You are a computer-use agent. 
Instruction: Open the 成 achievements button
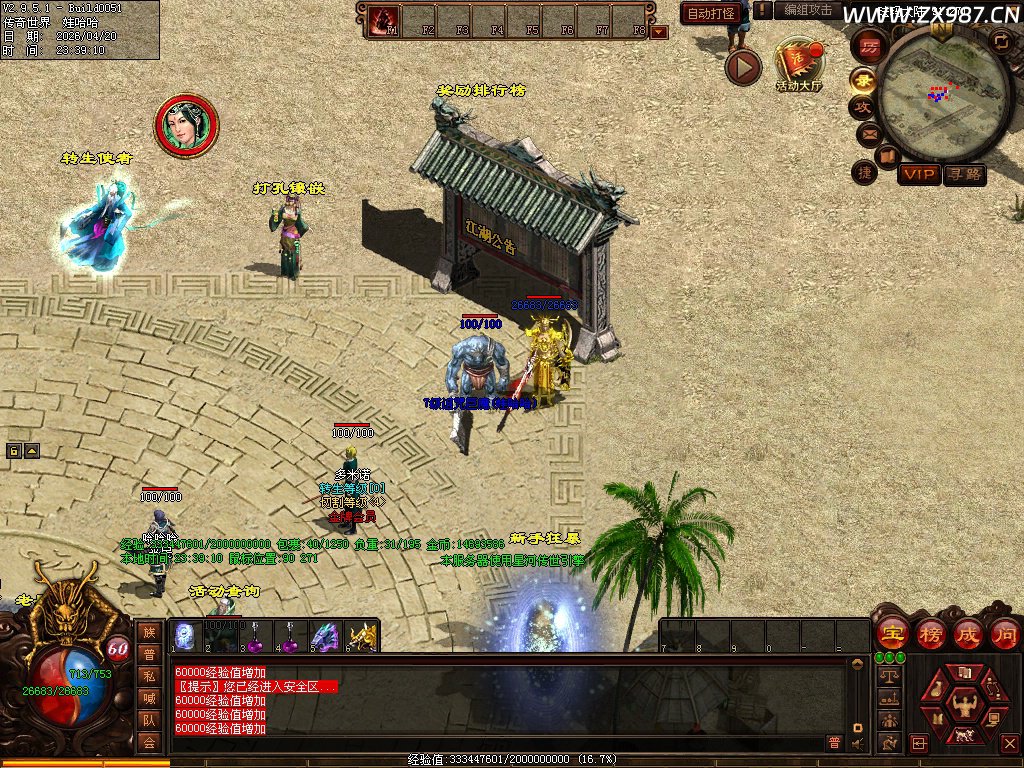click(x=968, y=633)
